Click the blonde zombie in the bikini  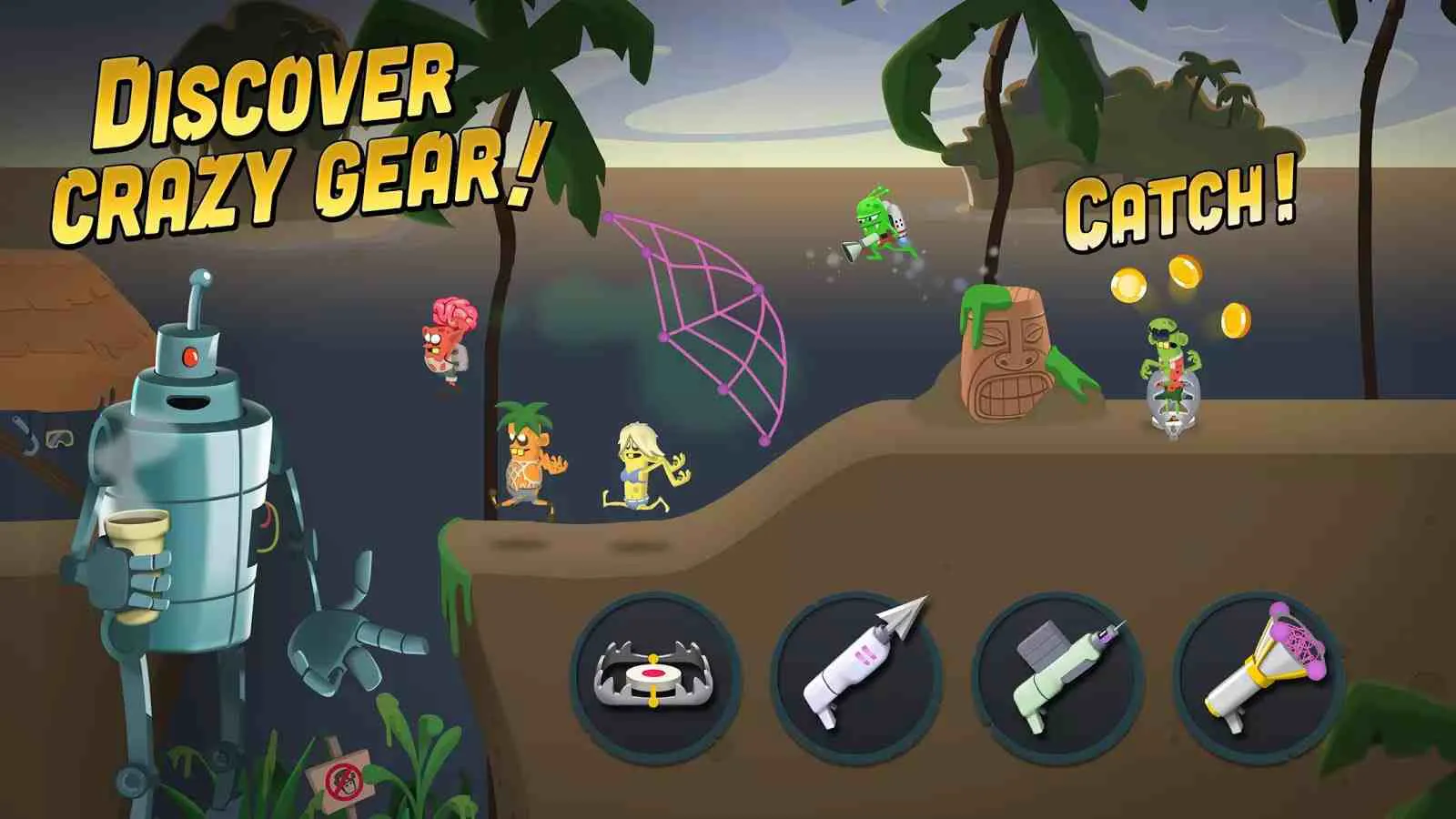(637, 464)
